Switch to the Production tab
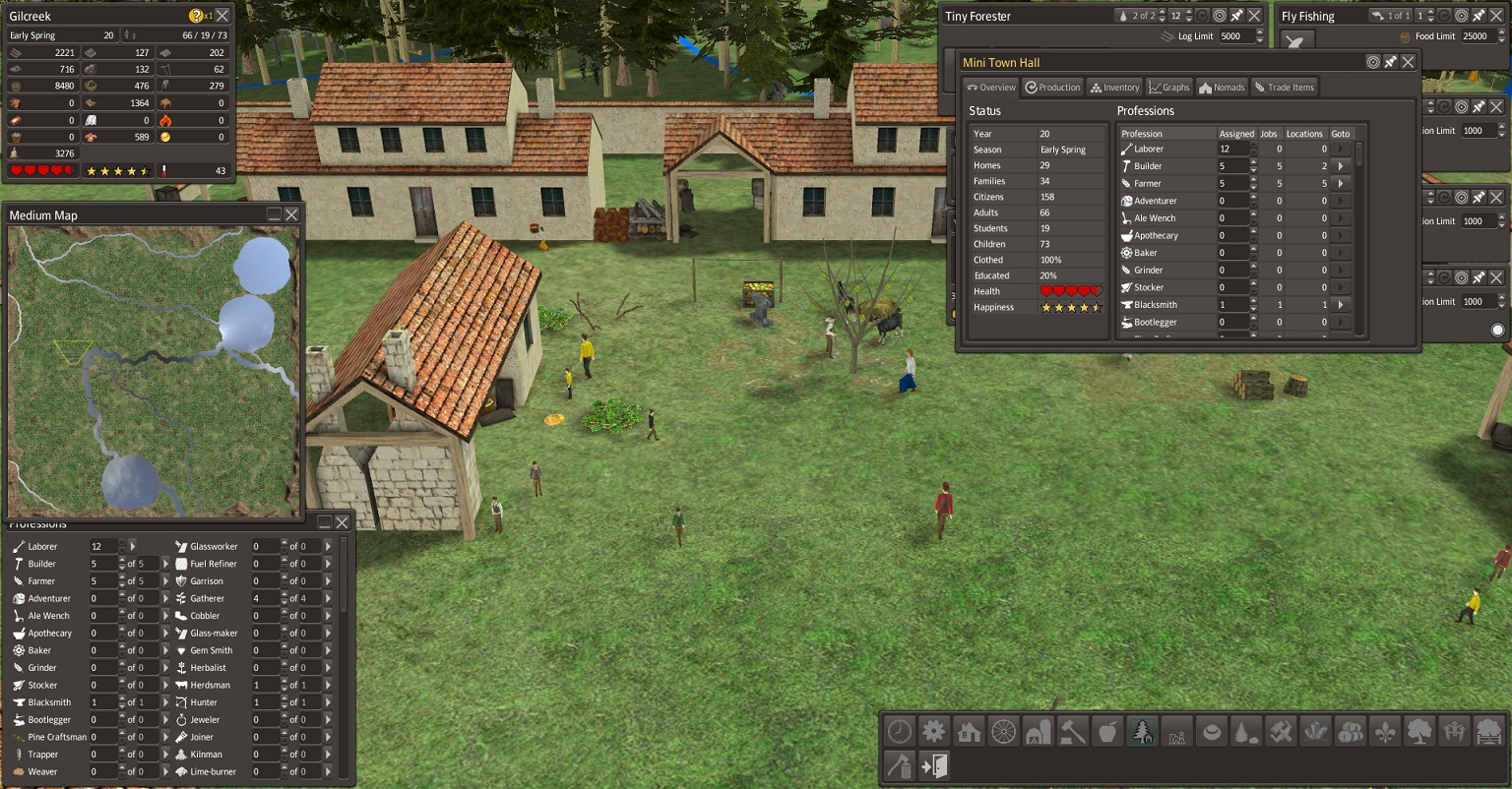Viewport: 1512px width, 789px height. [1052, 88]
